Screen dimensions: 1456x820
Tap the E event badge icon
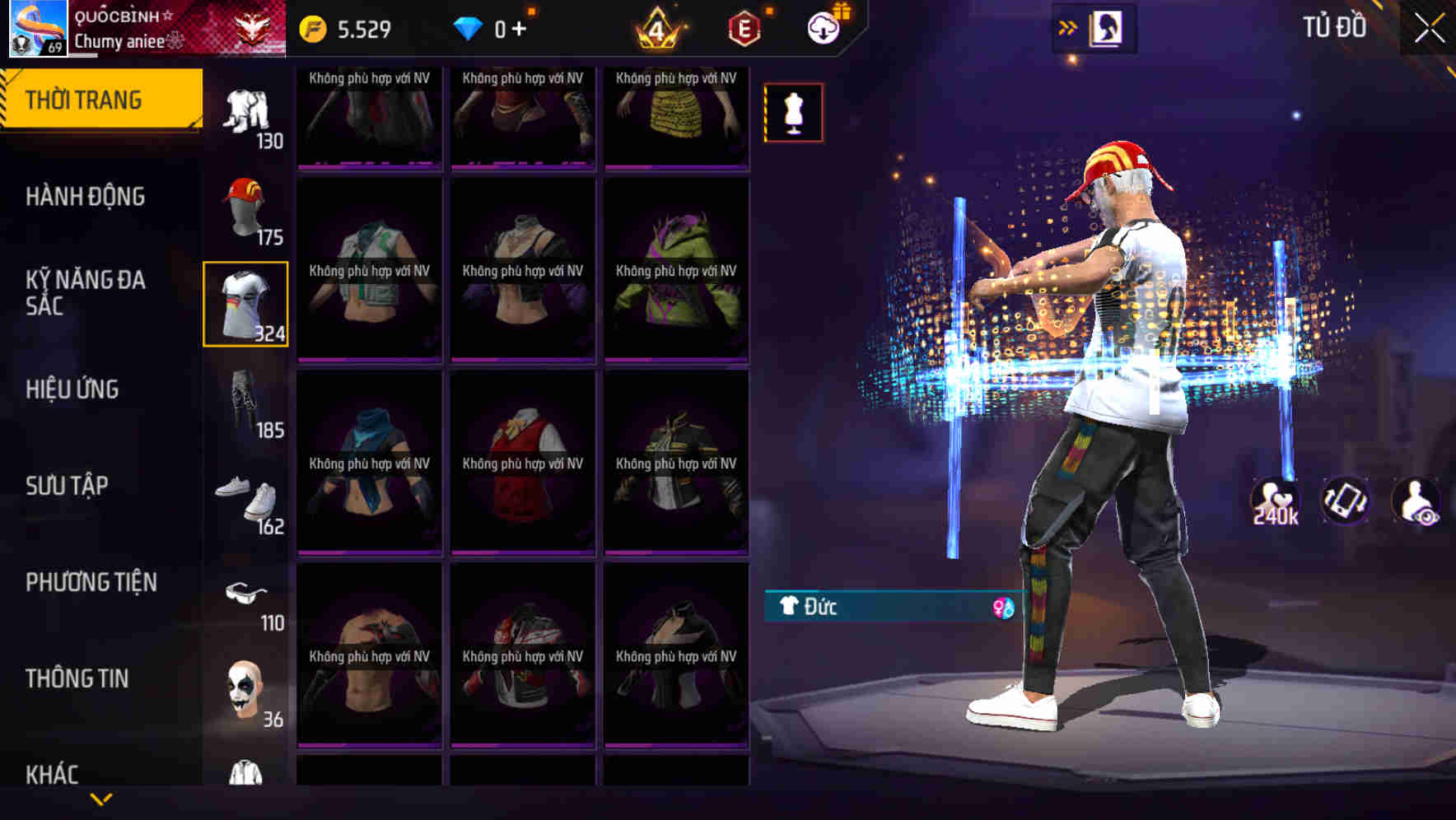point(740,27)
